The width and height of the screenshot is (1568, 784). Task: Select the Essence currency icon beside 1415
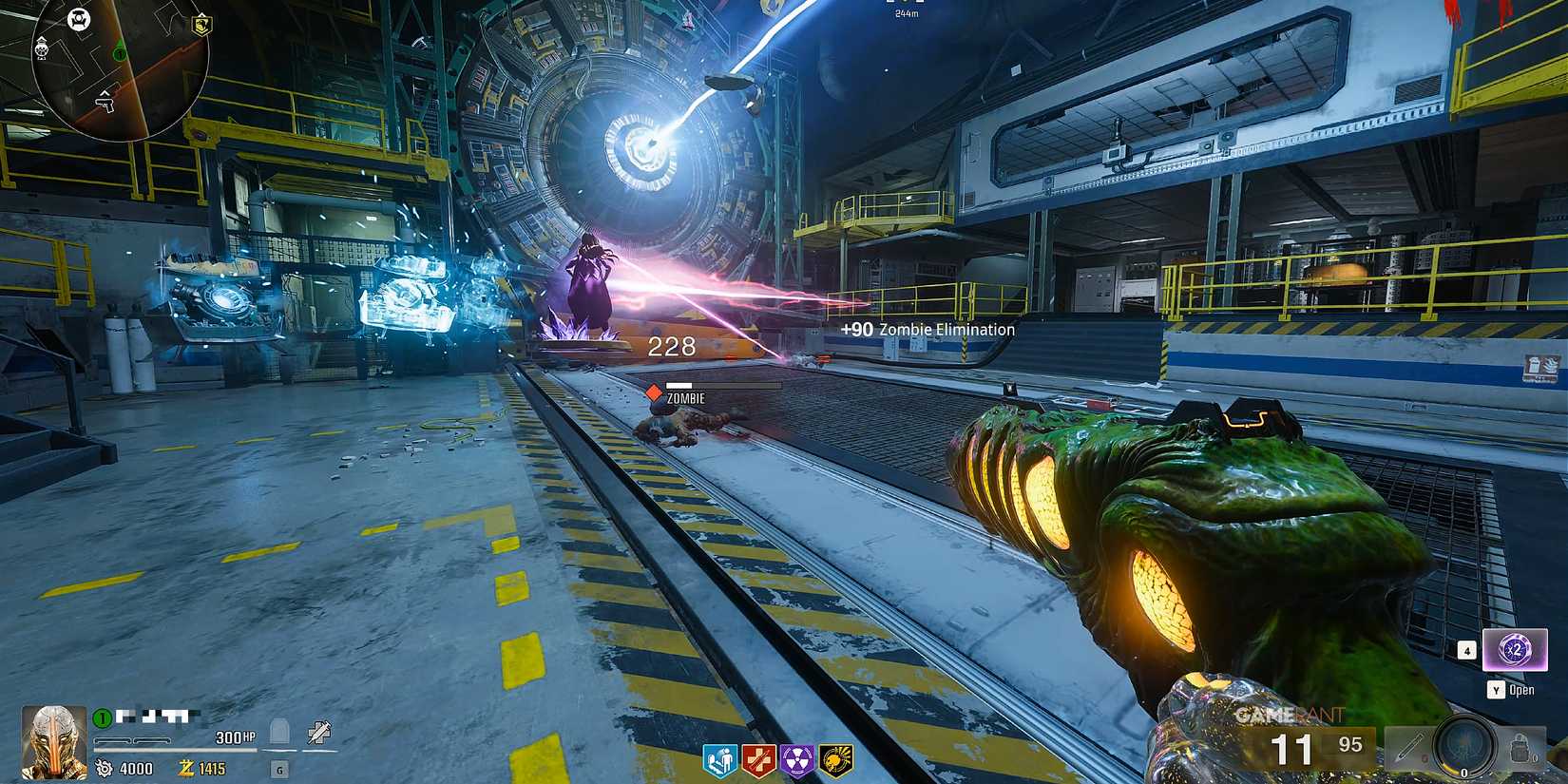click(187, 767)
